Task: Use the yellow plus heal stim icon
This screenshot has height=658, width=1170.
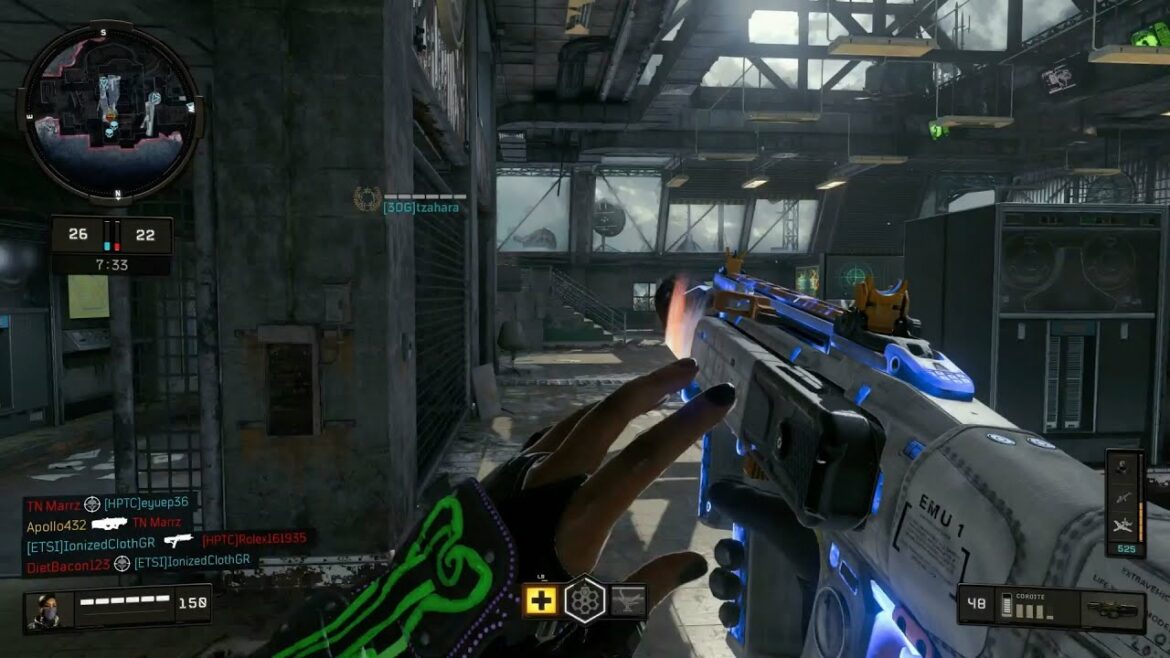Action: 540,600
